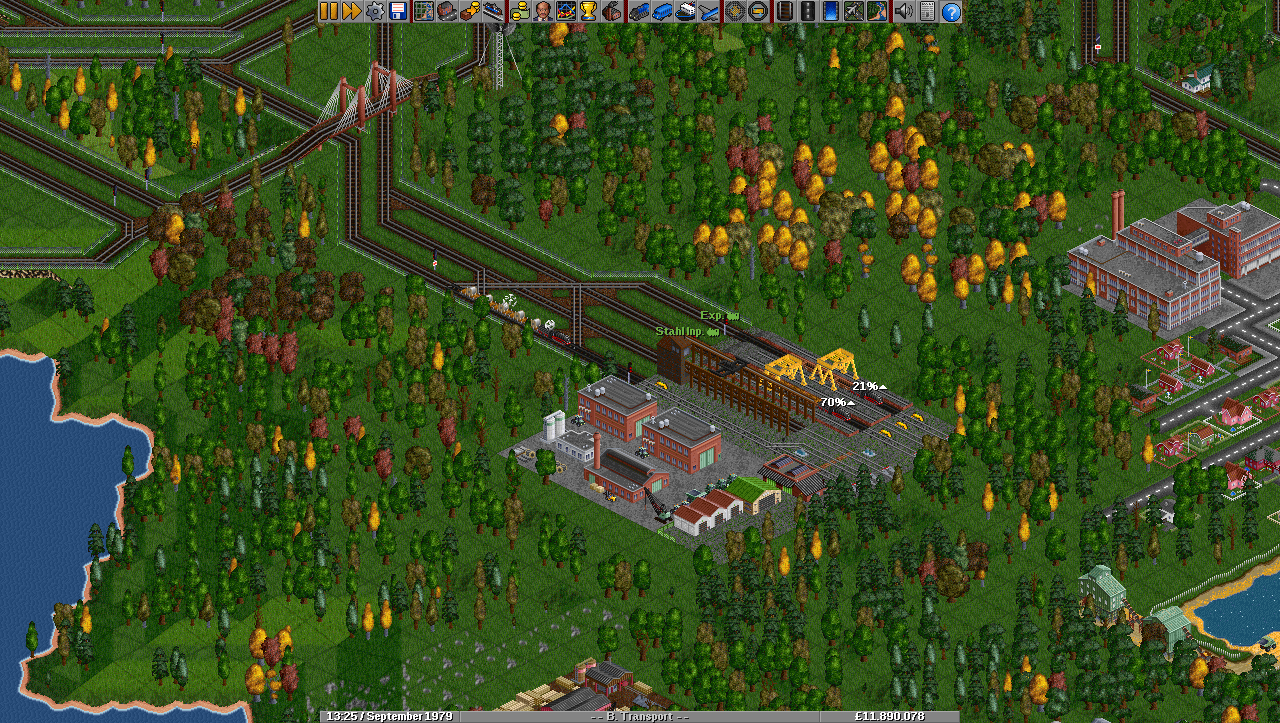
Task: Show the aircraft list
Action: pos(709,11)
